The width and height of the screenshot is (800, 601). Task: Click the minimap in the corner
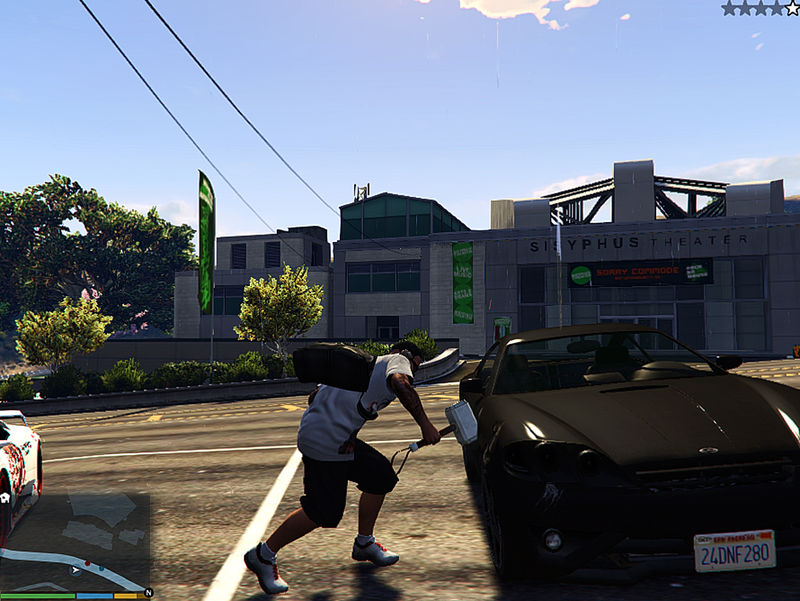[75, 540]
